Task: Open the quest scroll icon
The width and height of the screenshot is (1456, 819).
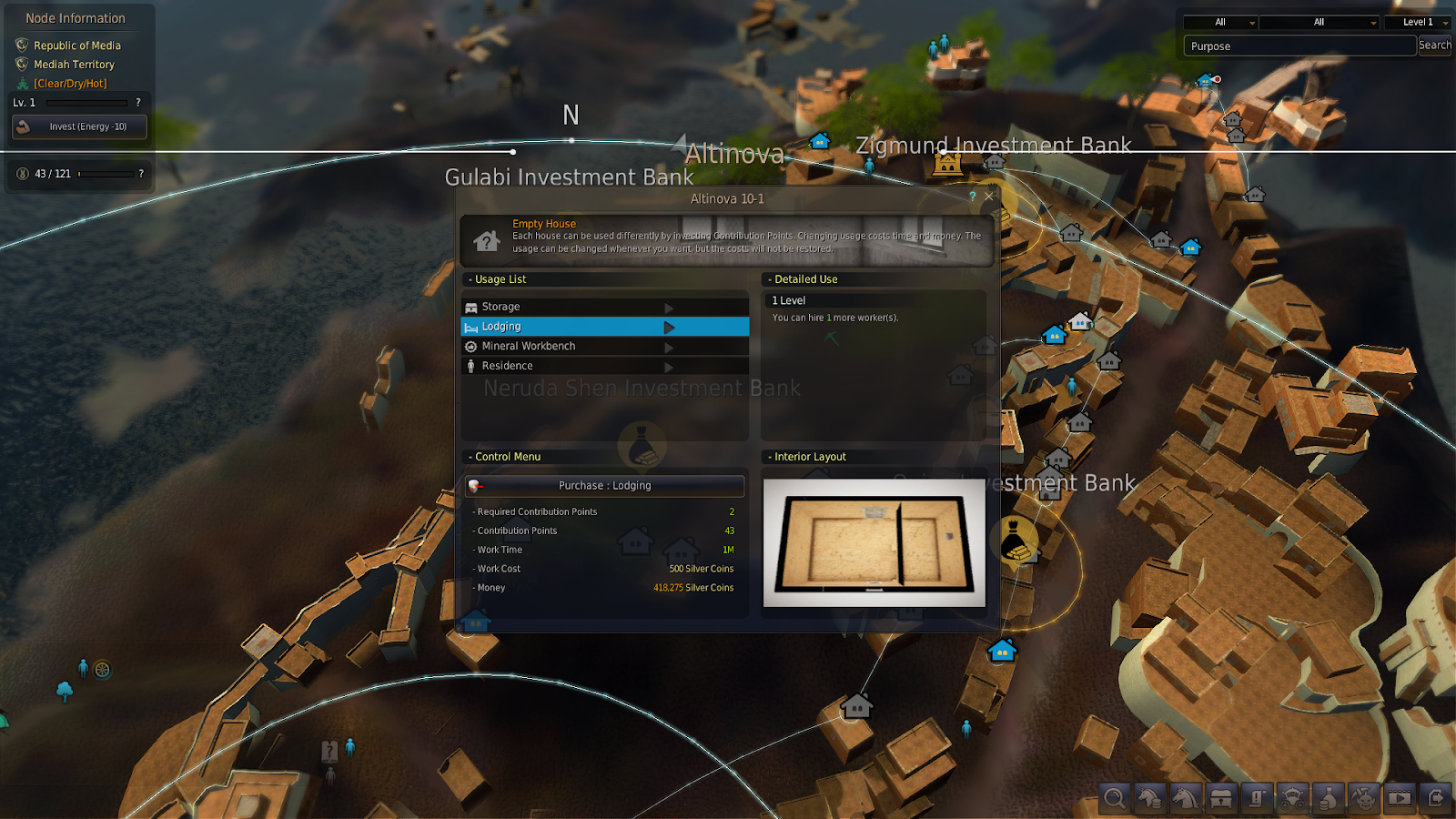Action: pos(1257,798)
